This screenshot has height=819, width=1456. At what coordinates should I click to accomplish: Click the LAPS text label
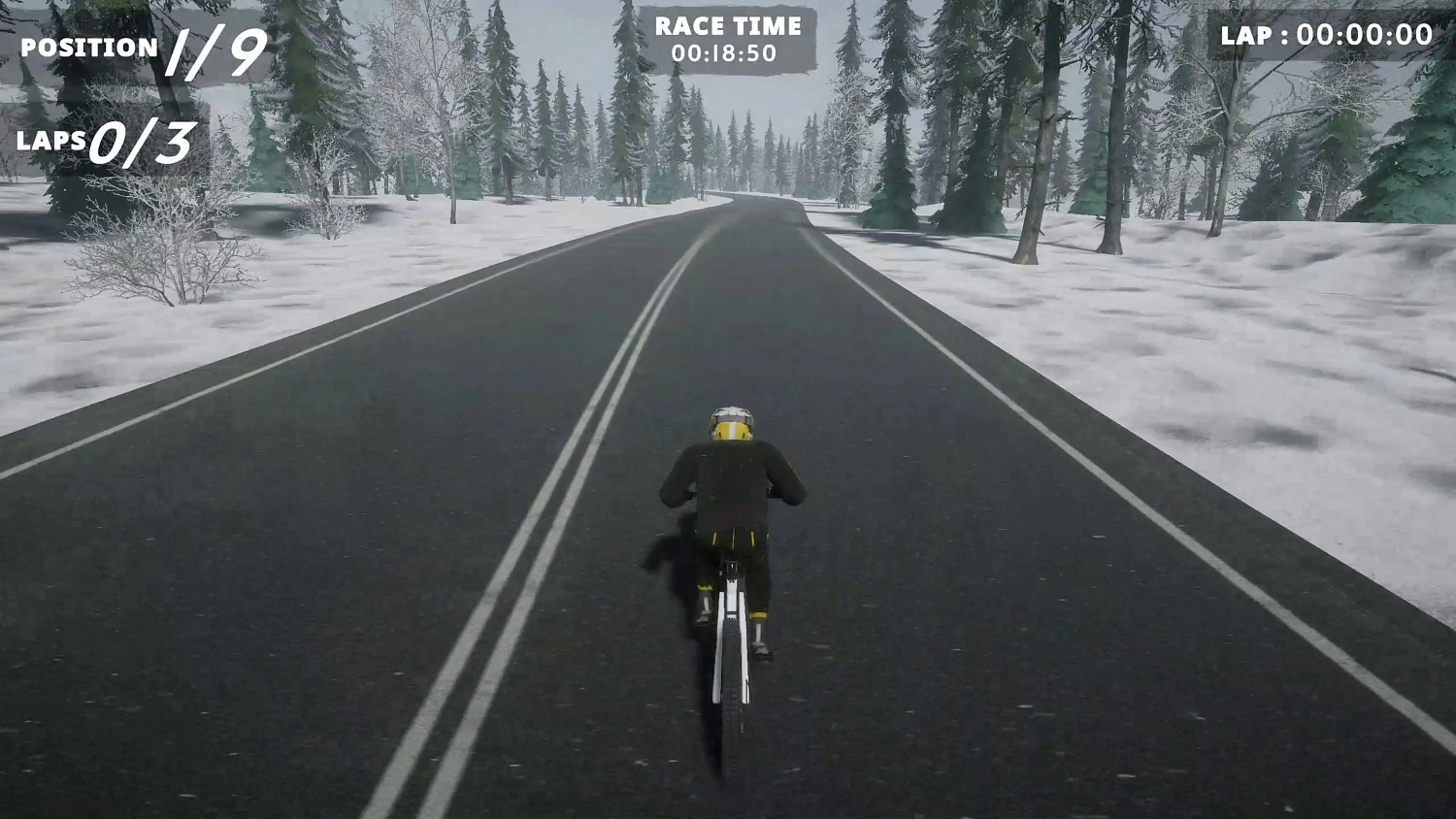click(x=53, y=139)
